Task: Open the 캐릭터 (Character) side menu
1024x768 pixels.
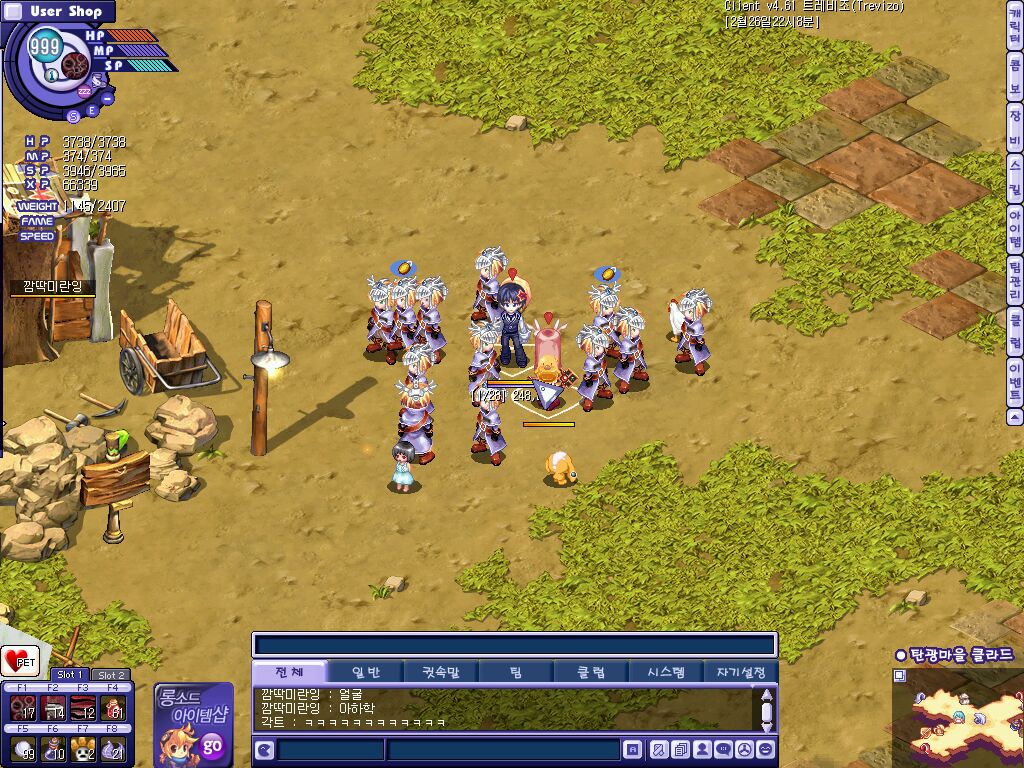Action: 1014,28
